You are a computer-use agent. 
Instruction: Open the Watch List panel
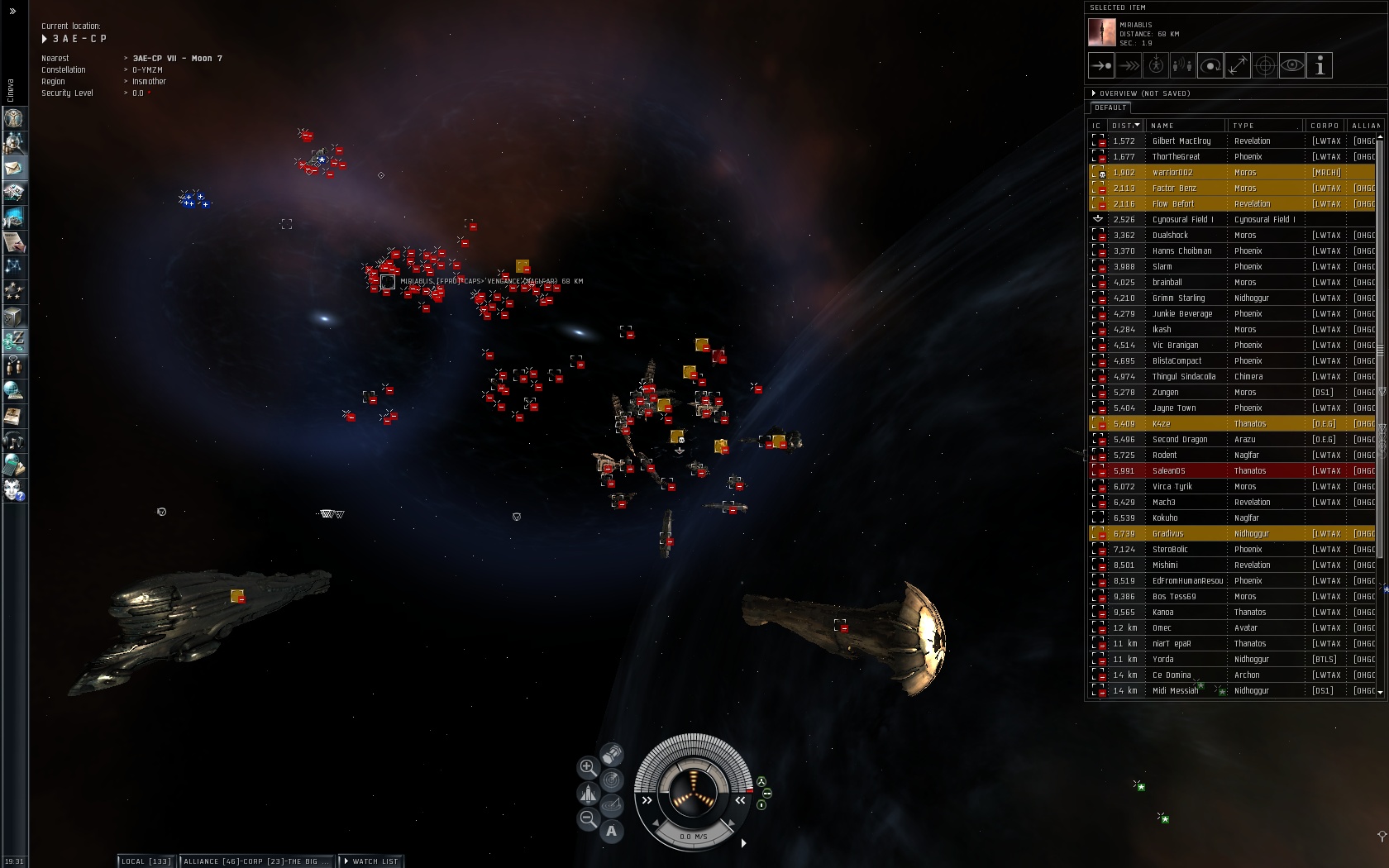tap(371, 861)
